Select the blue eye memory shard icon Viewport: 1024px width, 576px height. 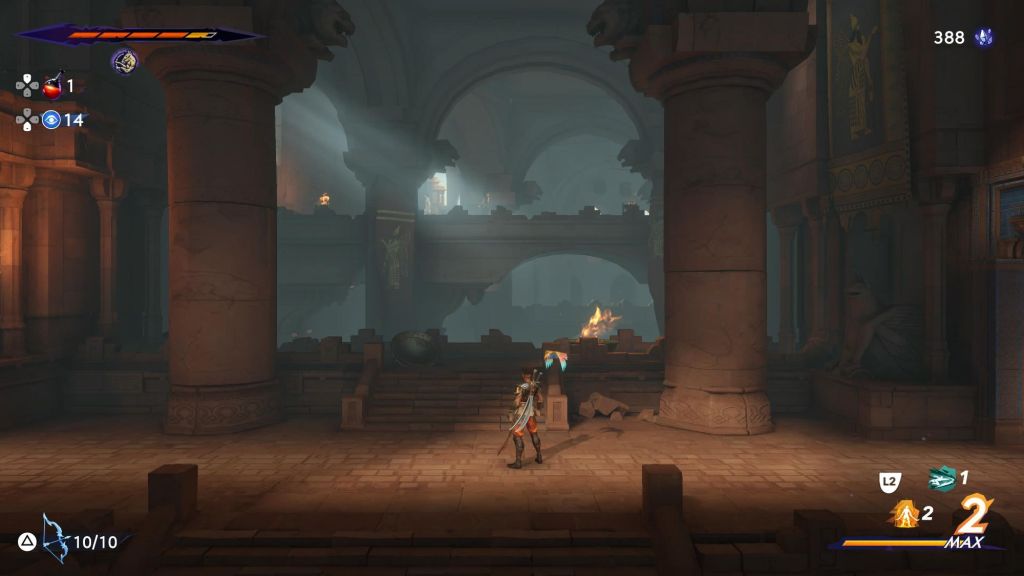[51, 120]
